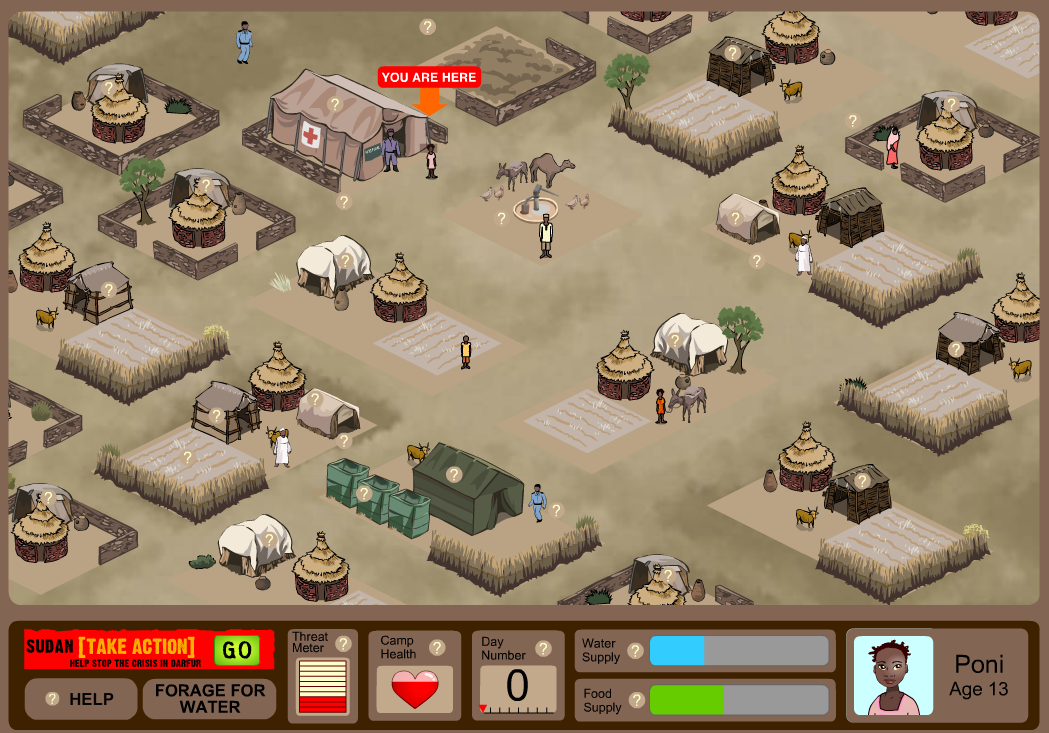1049x733 pixels.
Task: Open the Sudan Take Action banner
Action: [x=117, y=650]
